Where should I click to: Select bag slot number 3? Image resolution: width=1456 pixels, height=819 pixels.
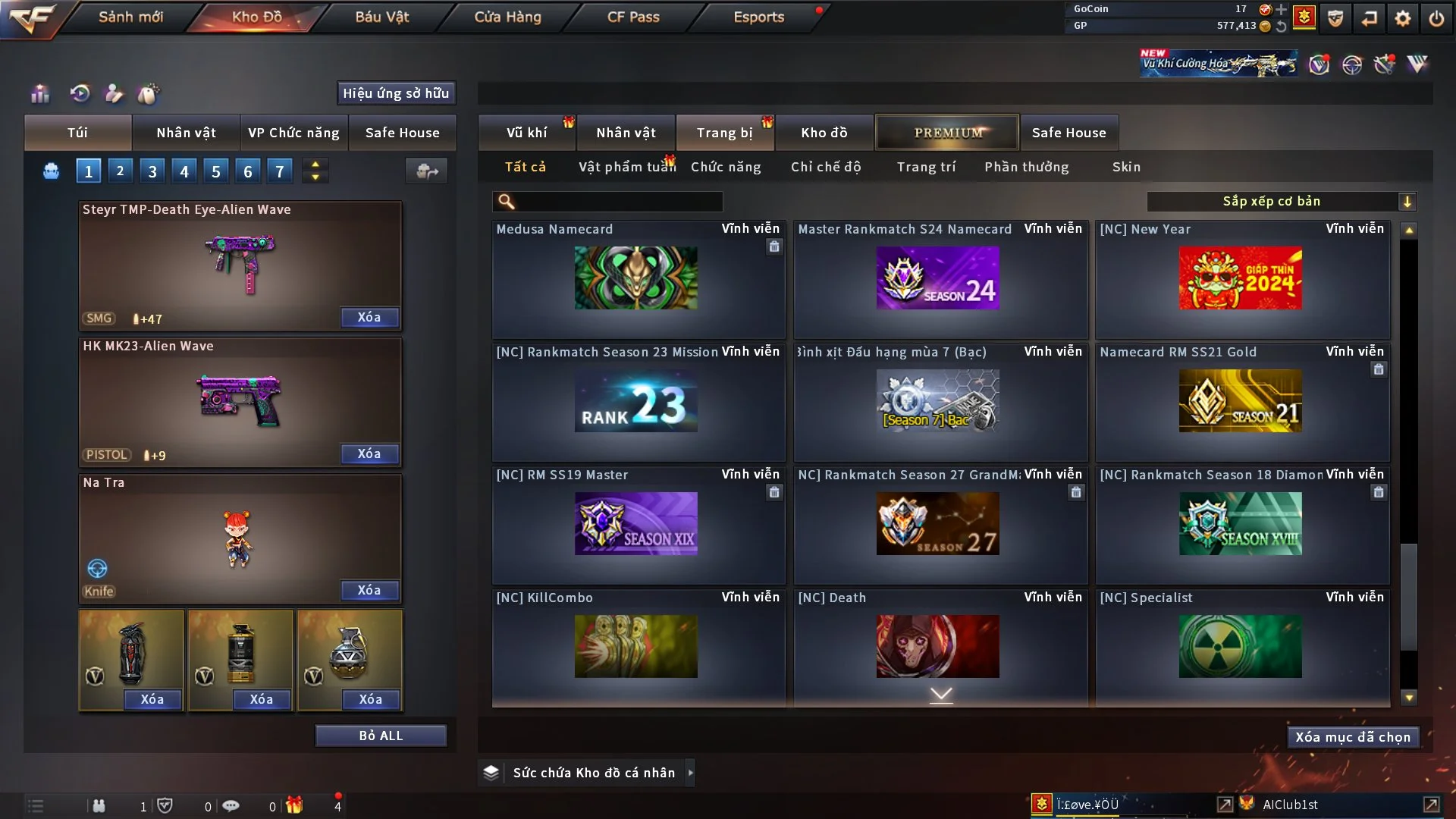[x=152, y=171]
